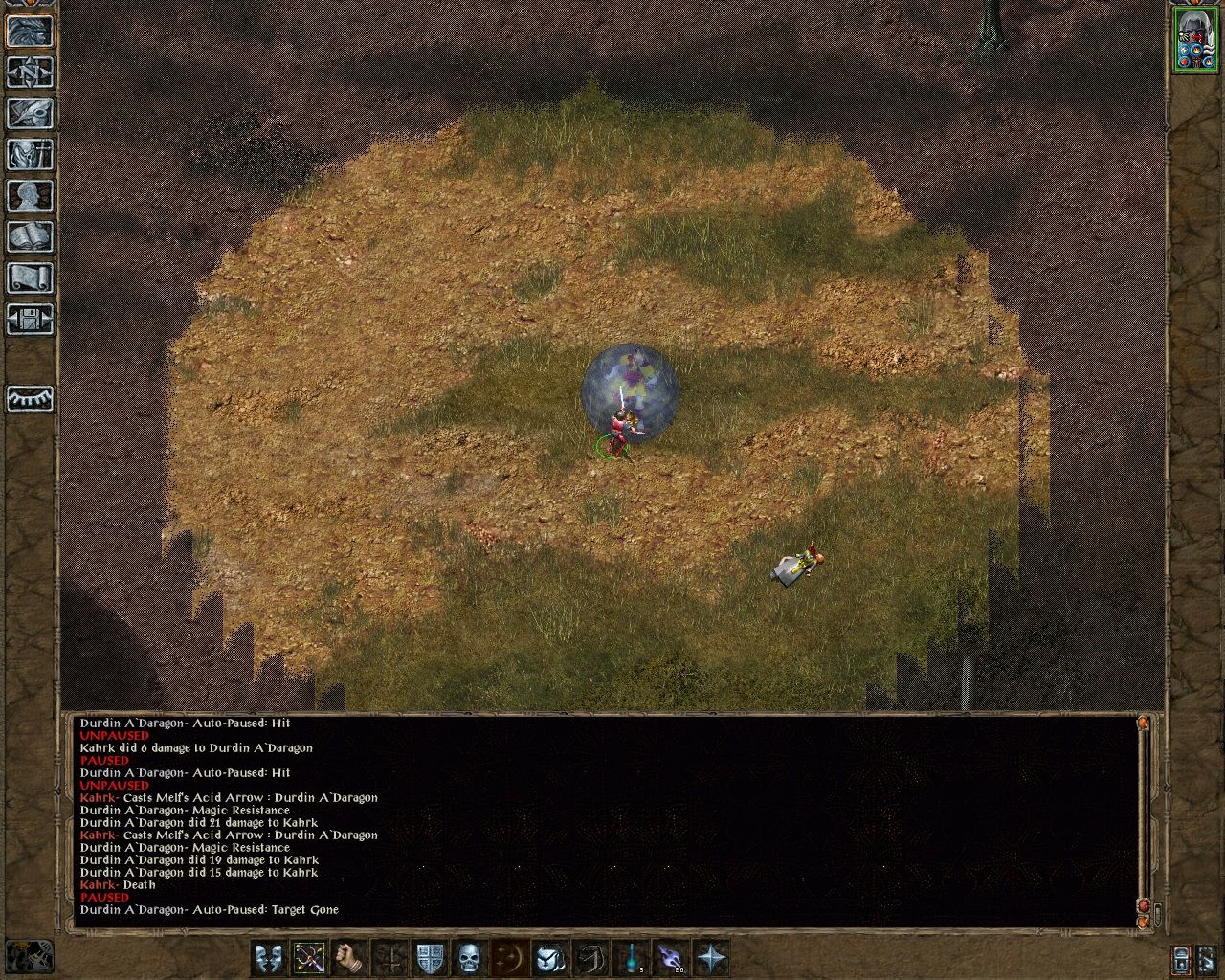Open the inventory screen

(30, 156)
